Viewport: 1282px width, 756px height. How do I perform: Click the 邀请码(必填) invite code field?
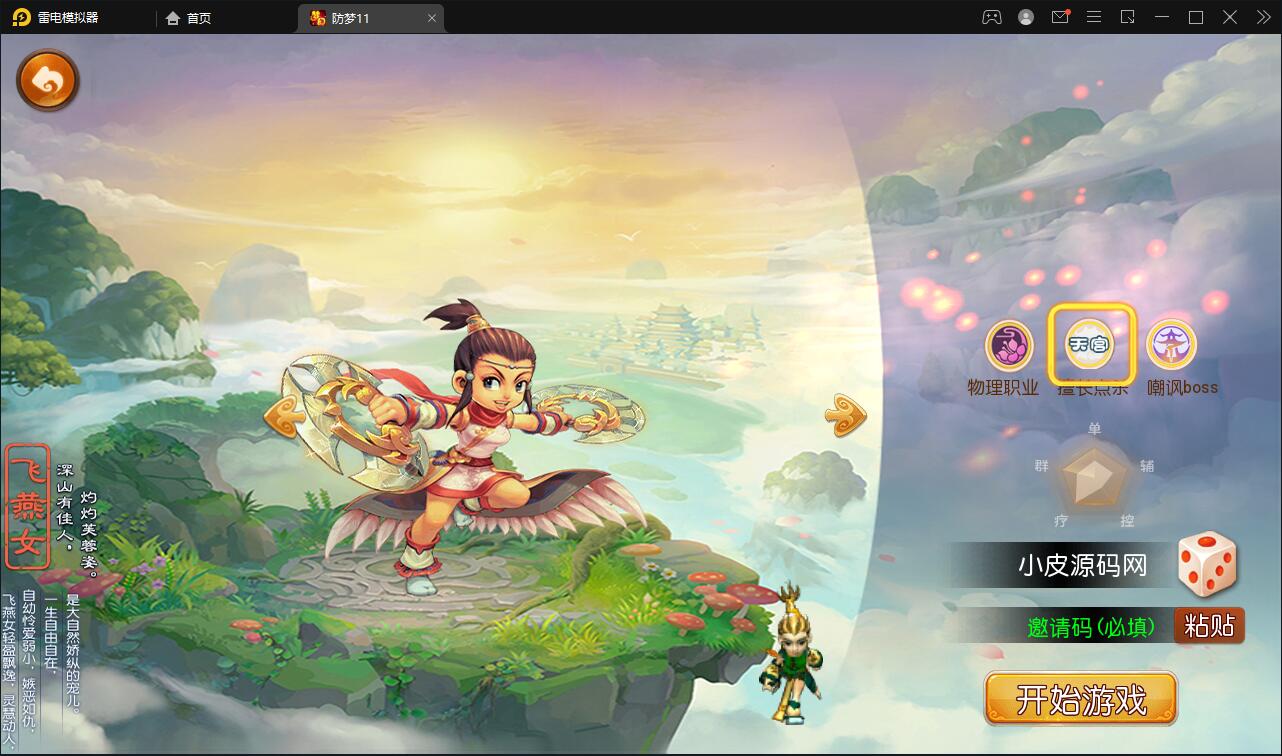(1090, 625)
